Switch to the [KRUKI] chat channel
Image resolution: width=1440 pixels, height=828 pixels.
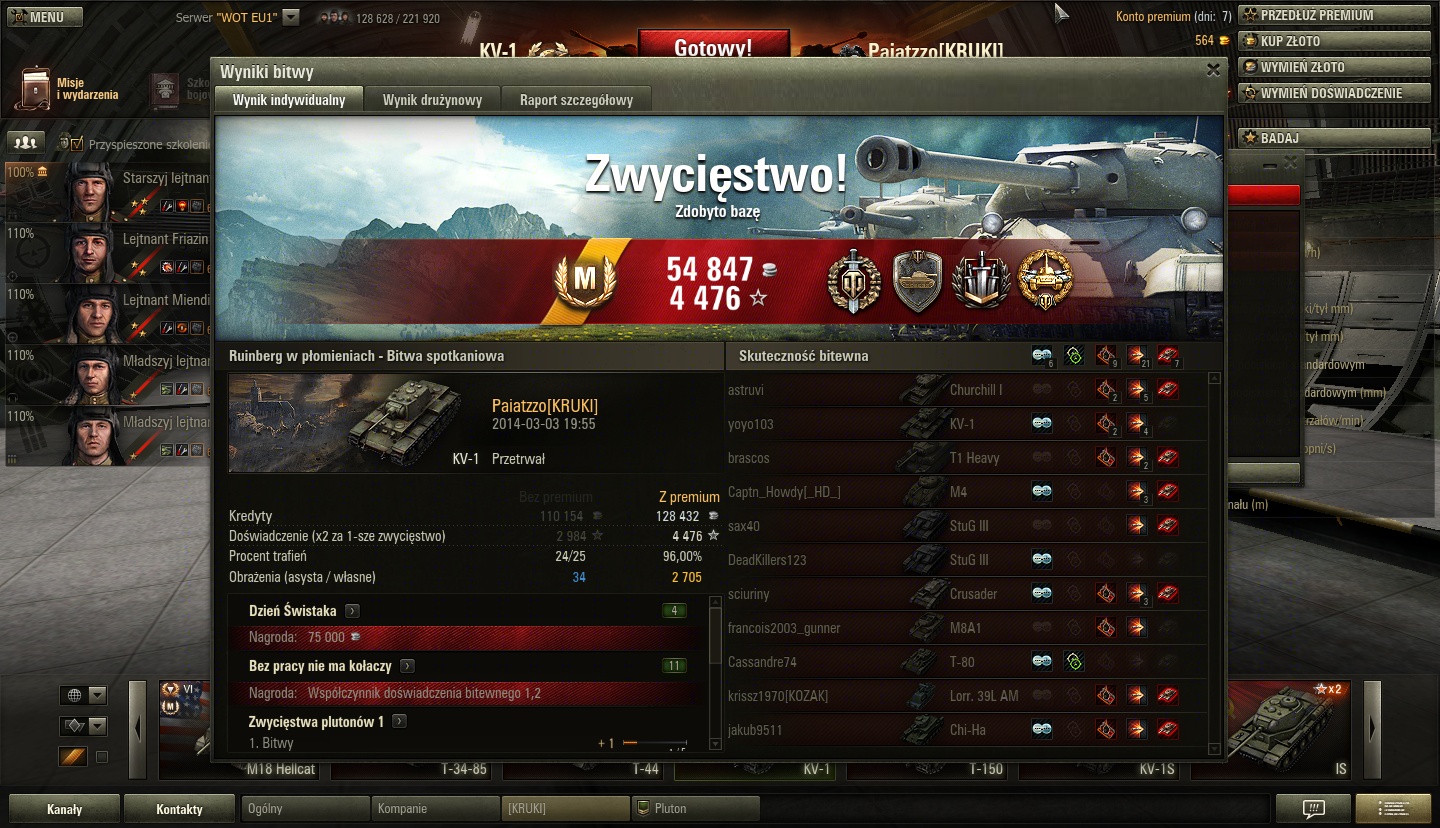[x=565, y=808]
